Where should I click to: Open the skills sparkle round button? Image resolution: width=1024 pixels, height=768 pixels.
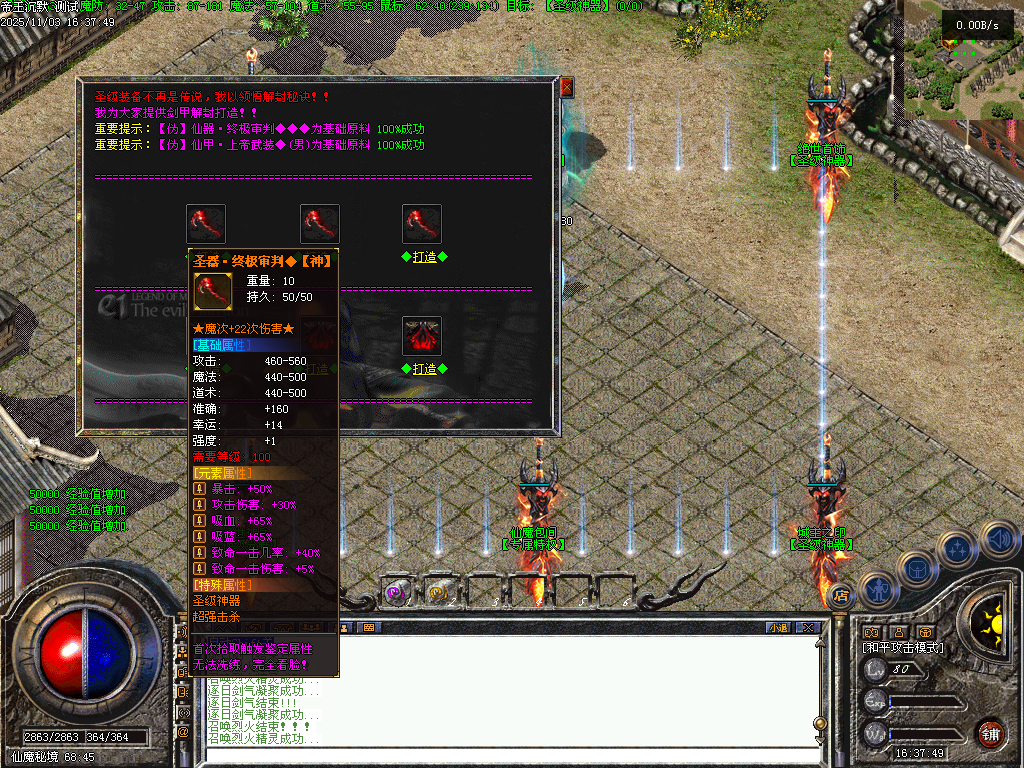pos(957,548)
